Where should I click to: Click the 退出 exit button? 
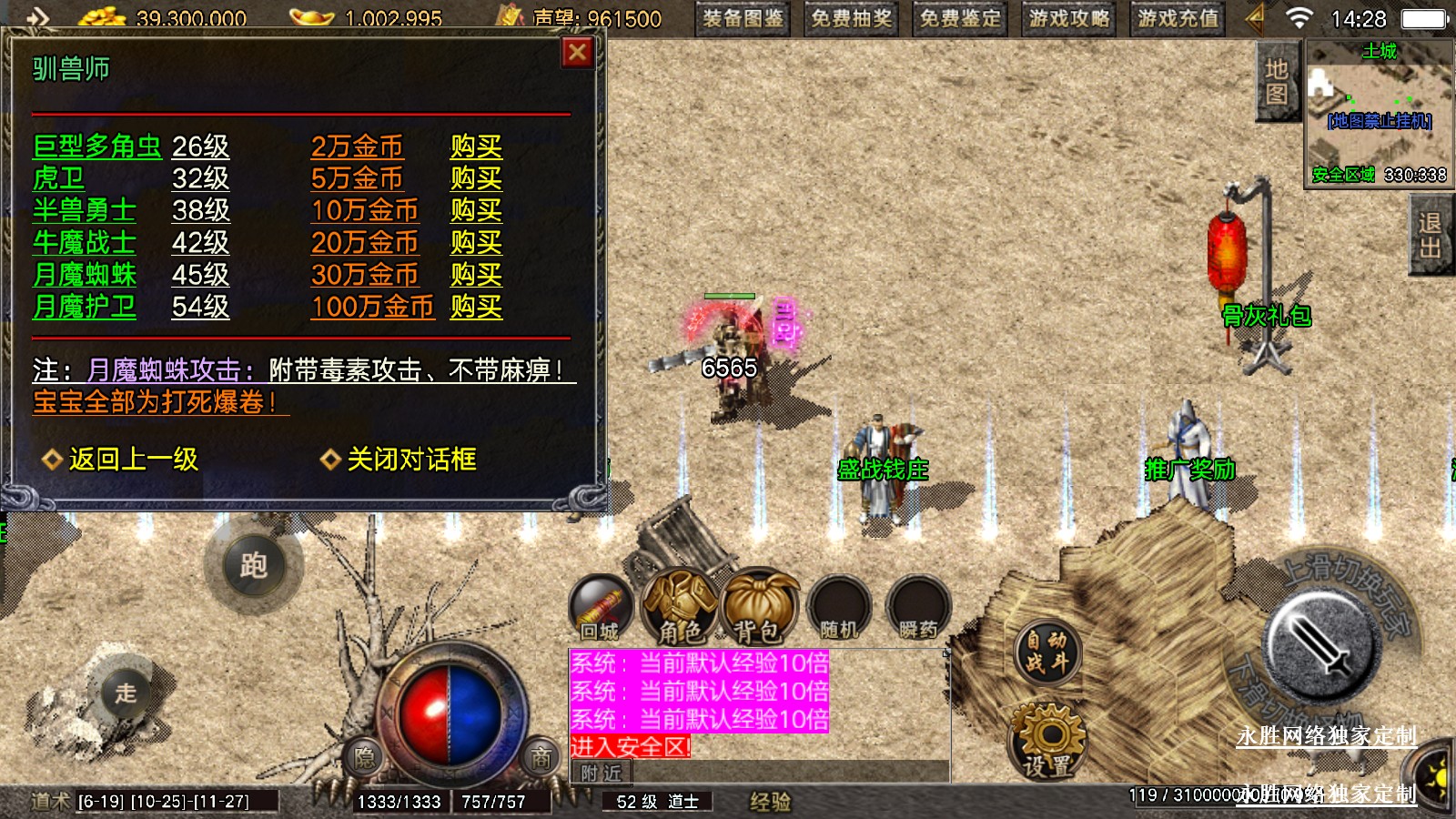click(x=1430, y=236)
